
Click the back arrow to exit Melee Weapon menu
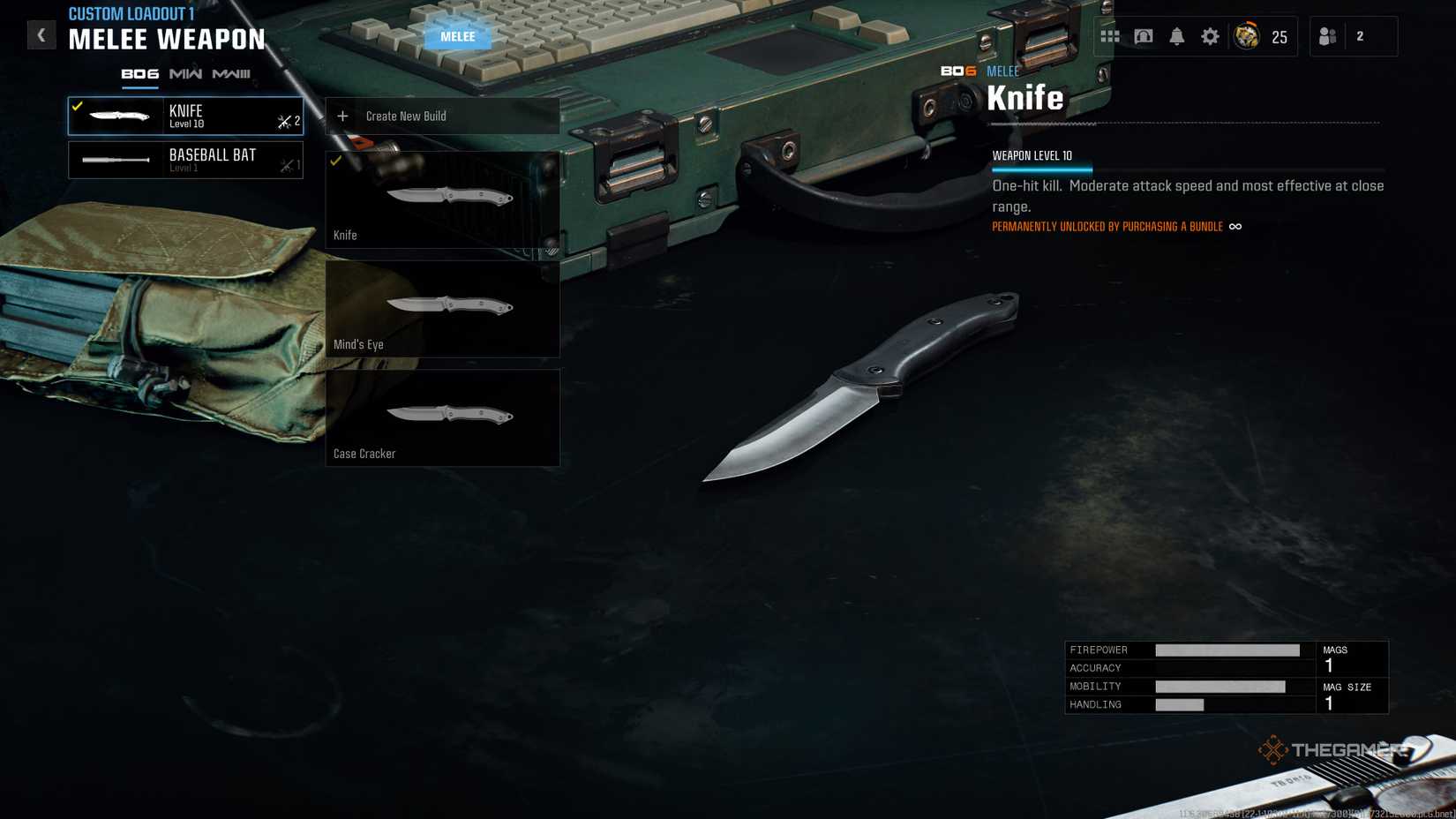point(41,34)
